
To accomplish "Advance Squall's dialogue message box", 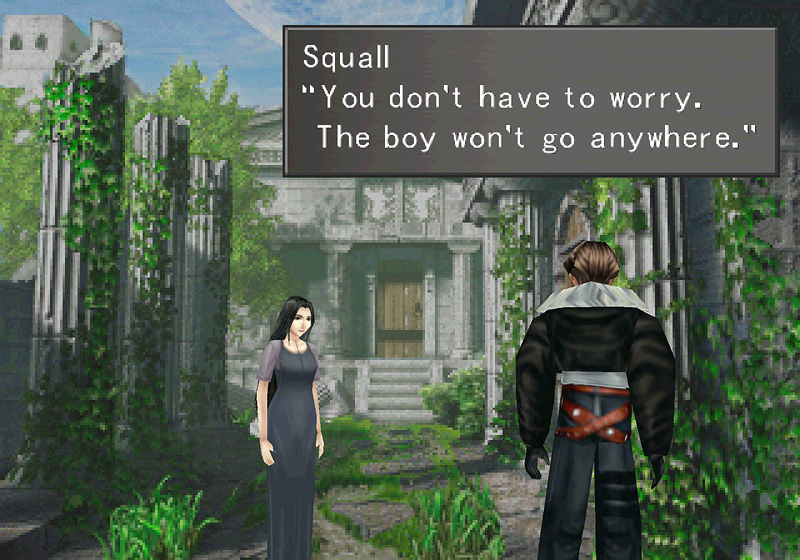I will 530,99.
